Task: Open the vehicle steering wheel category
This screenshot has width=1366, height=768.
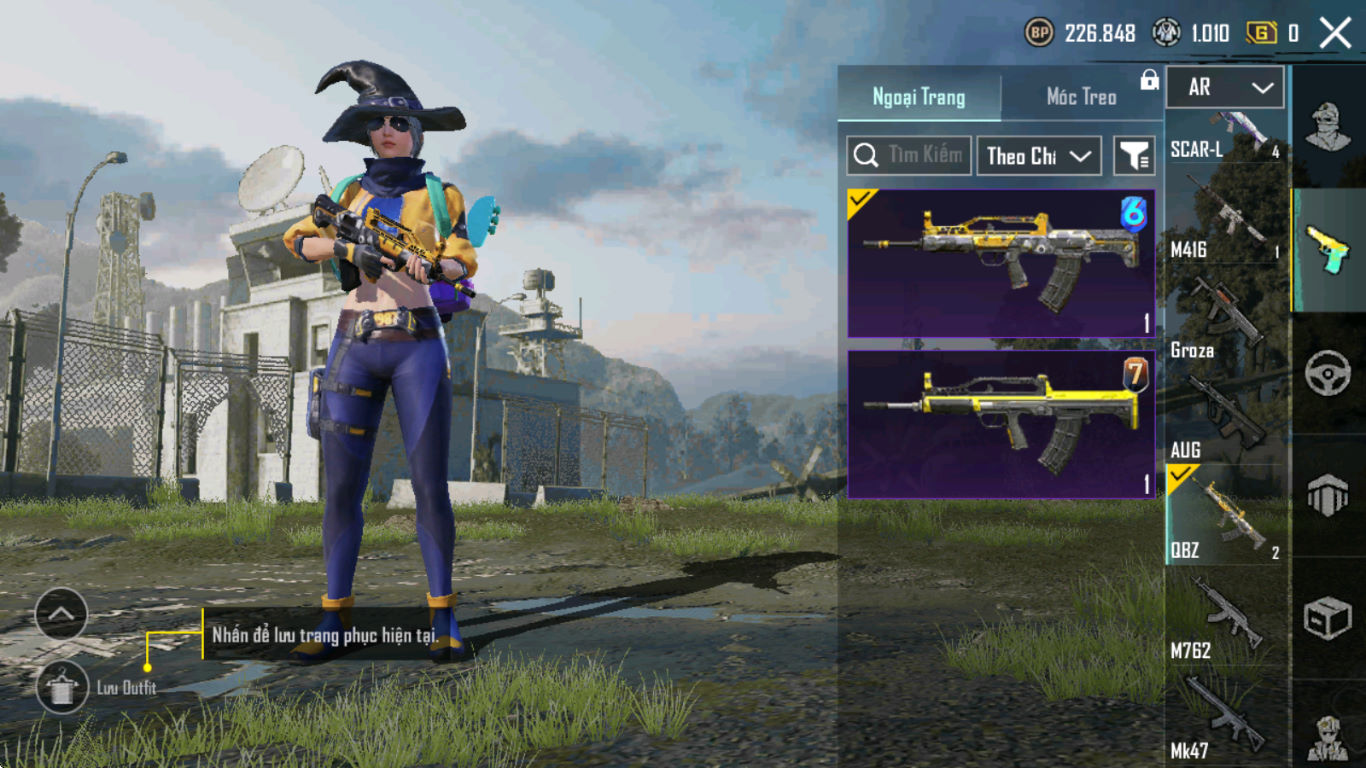Action: point(1328,373)
